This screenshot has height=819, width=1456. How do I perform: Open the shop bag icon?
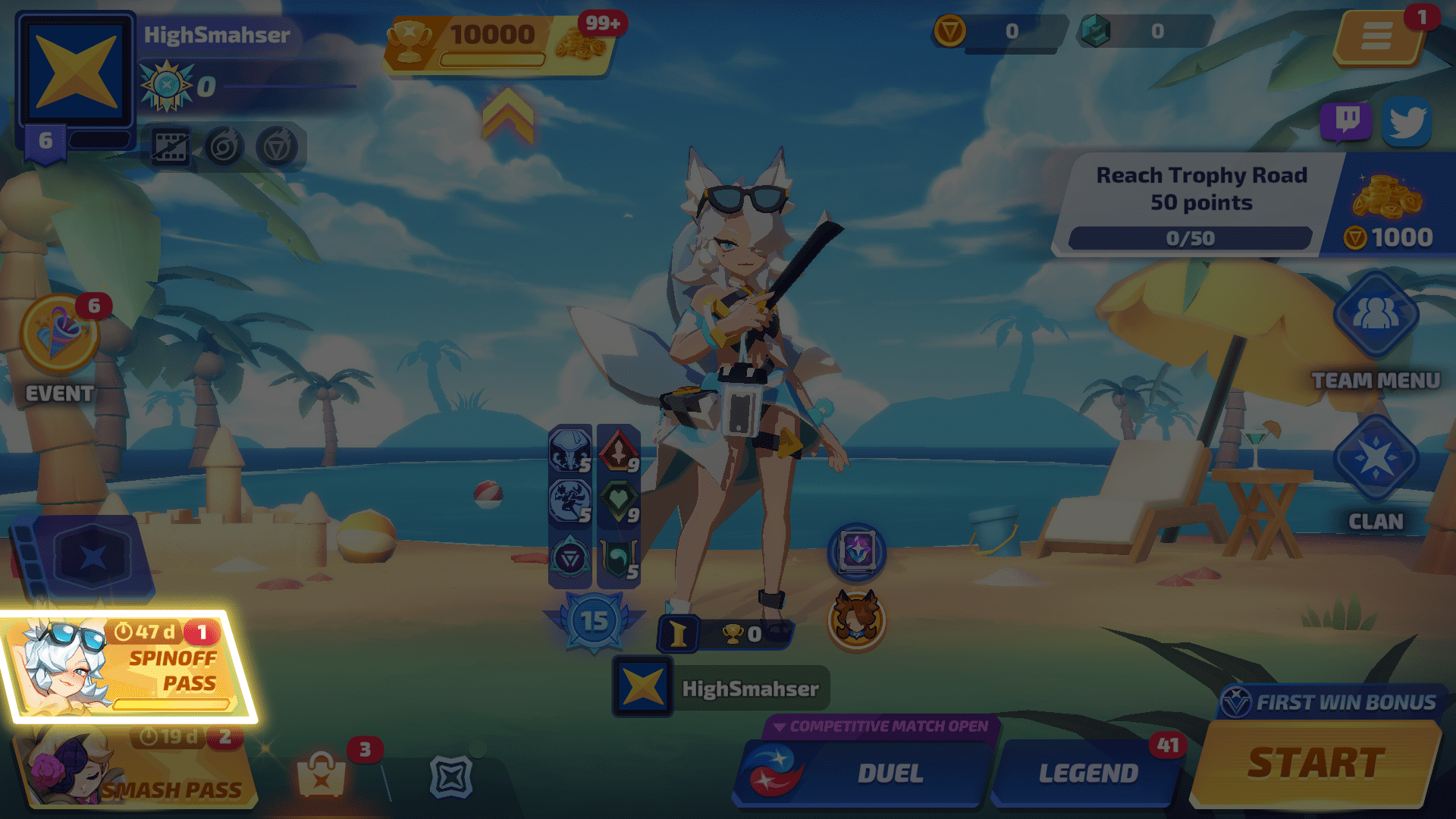[322, 775]
